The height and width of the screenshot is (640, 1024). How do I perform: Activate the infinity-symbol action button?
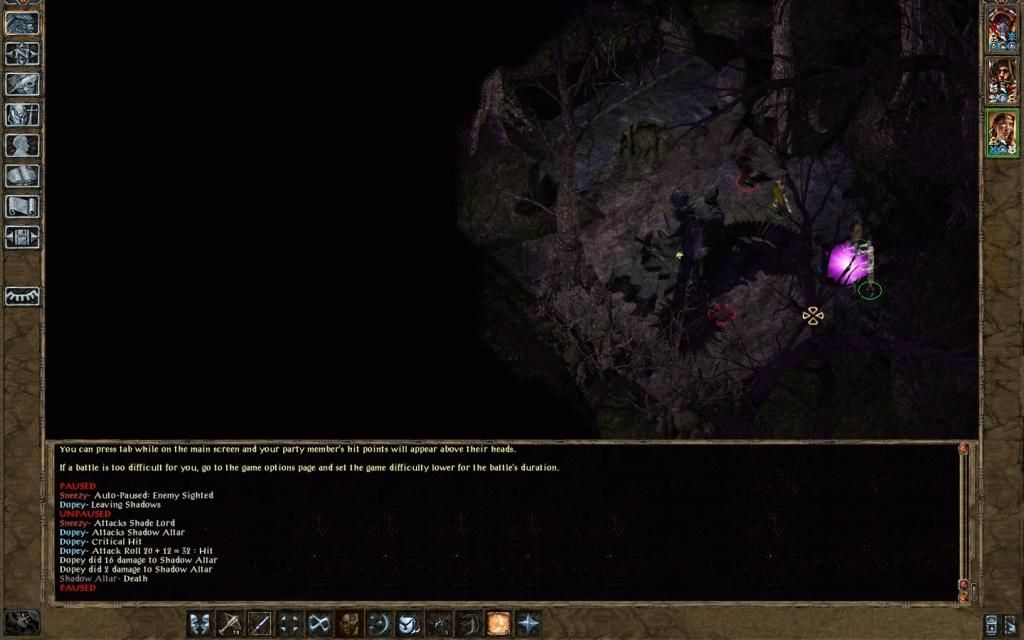[319, 624]
